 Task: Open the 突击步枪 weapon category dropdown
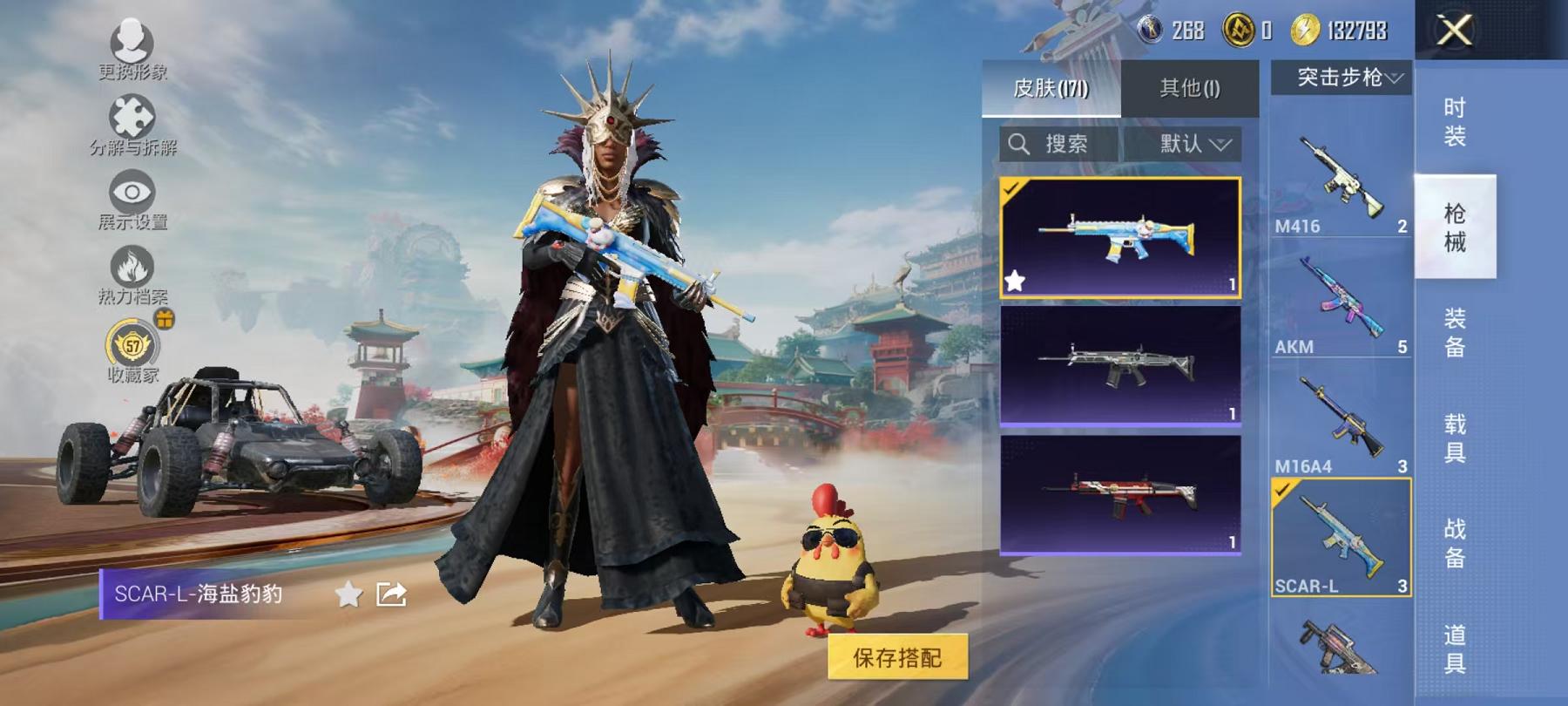(1342, 77)
